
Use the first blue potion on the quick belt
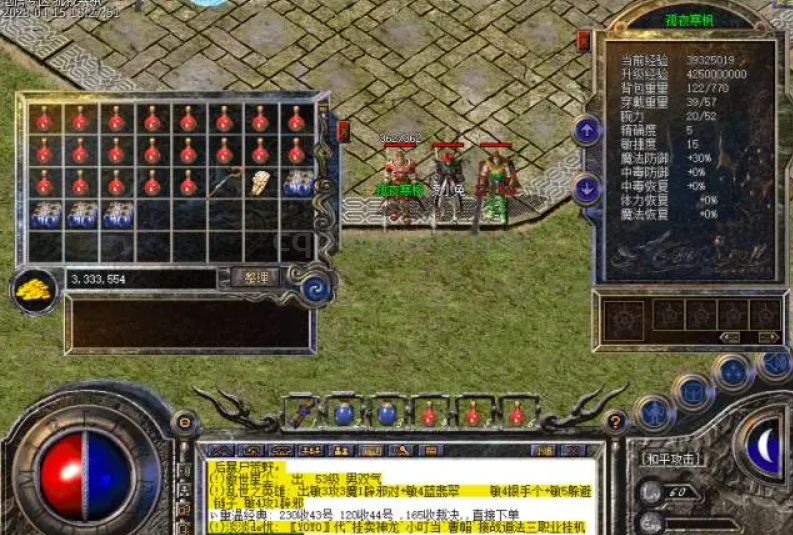coord(343,412)
